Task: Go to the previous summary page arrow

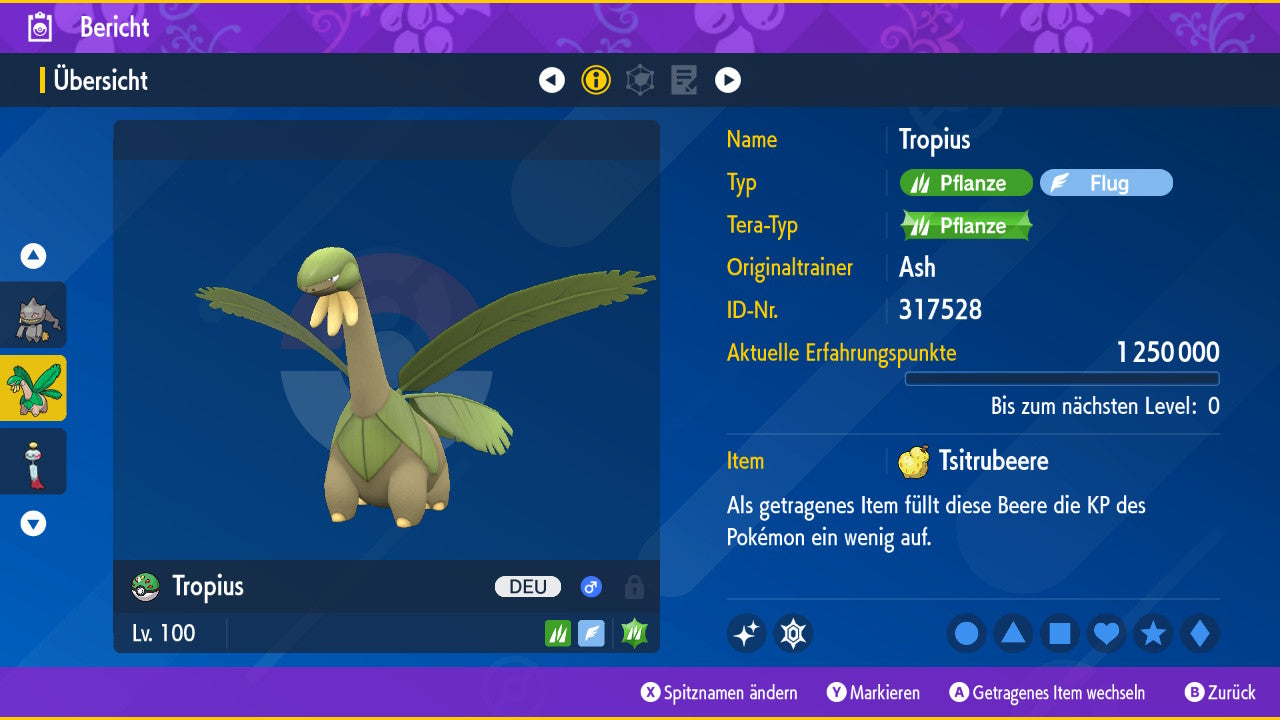Action: click(x=552, y=80)
